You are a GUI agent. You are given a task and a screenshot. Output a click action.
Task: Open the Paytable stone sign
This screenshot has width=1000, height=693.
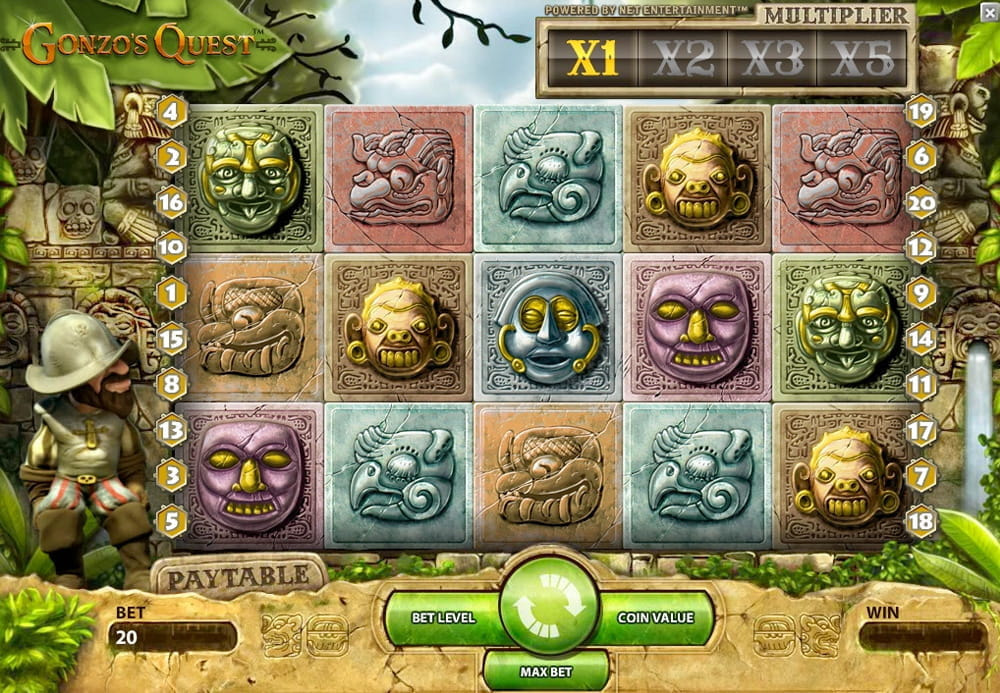[x=239, y=577]
